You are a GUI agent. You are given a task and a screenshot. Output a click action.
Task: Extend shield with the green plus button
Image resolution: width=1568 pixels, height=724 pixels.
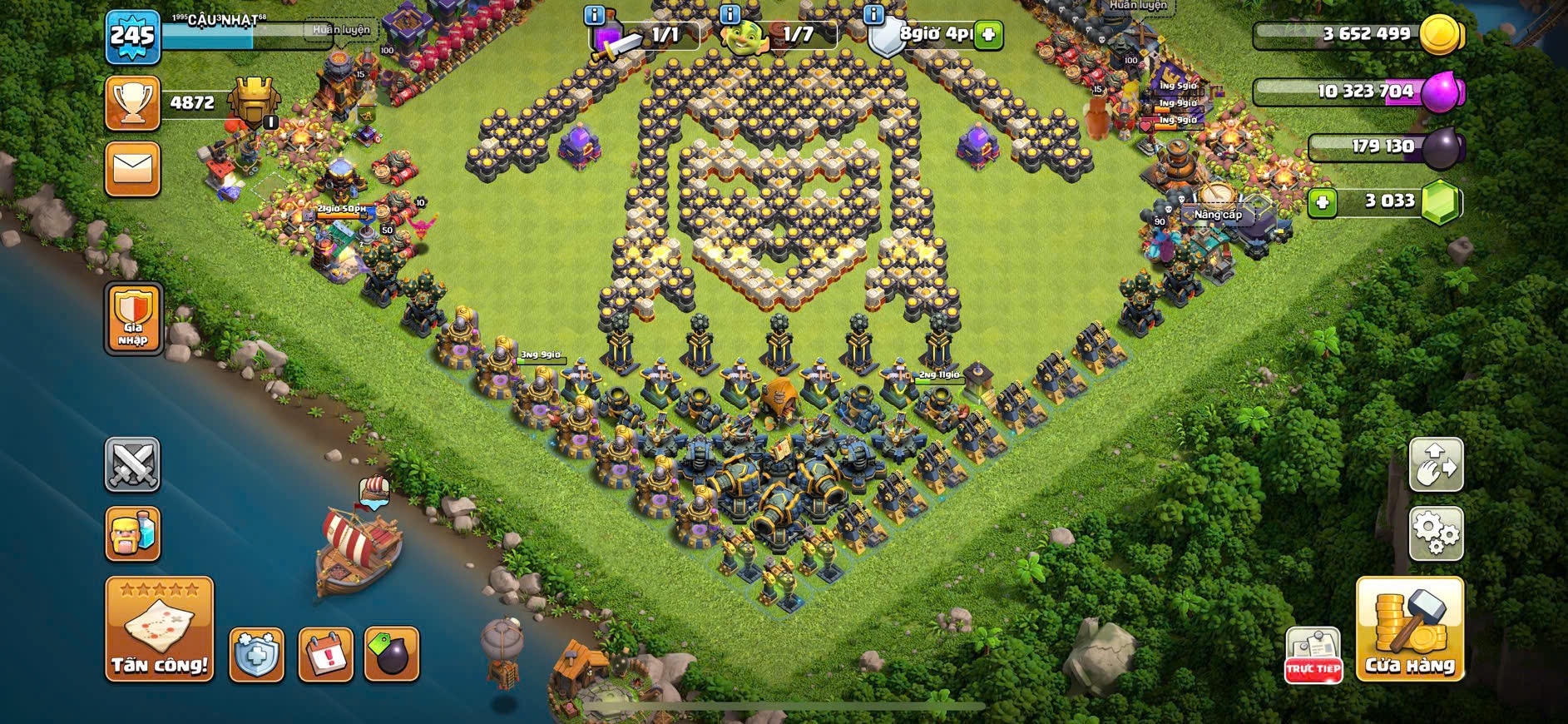[x=988, y=35]
